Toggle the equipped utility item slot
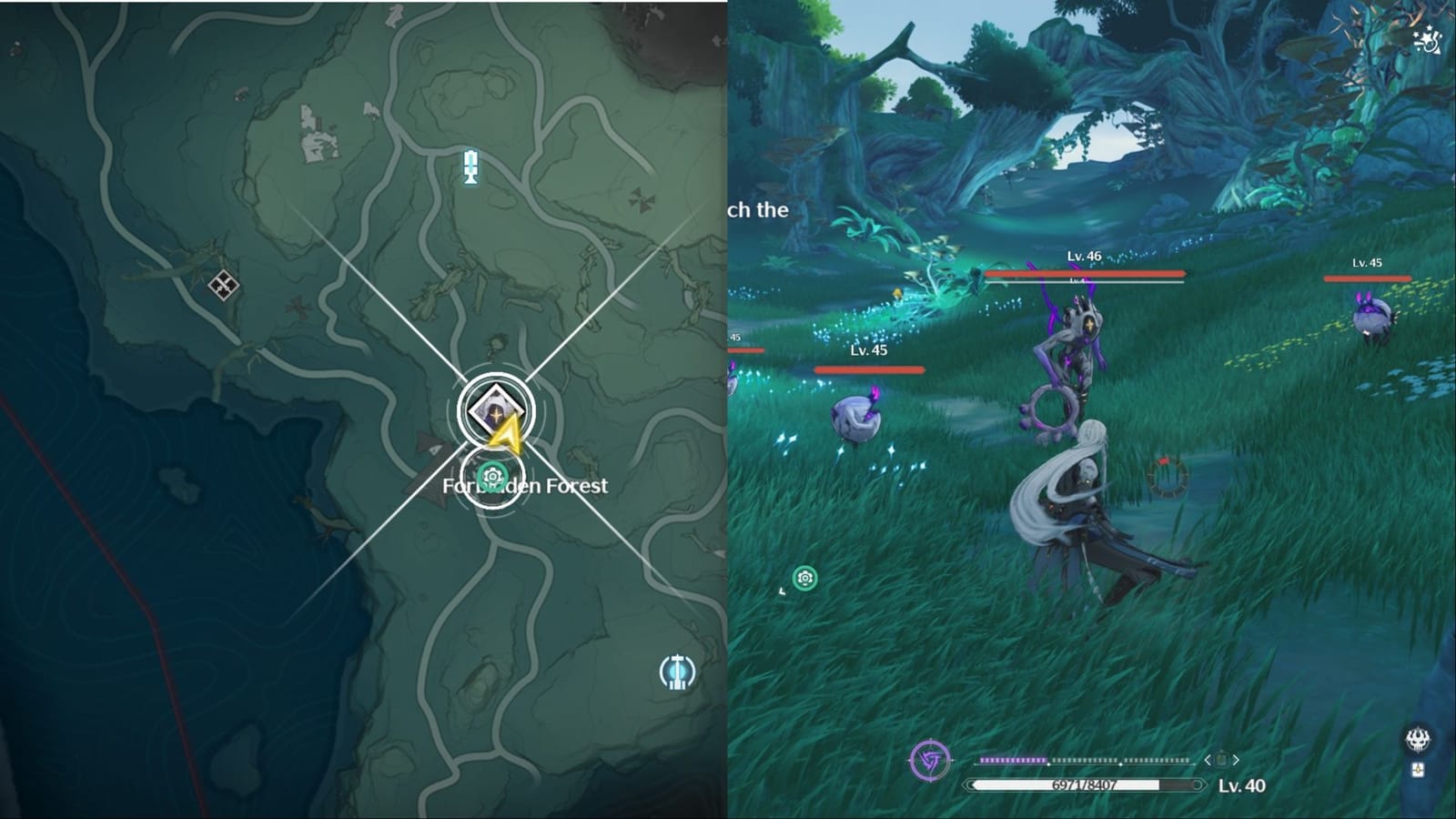This screenshot has width=1456, height=819. (1222, 759)
